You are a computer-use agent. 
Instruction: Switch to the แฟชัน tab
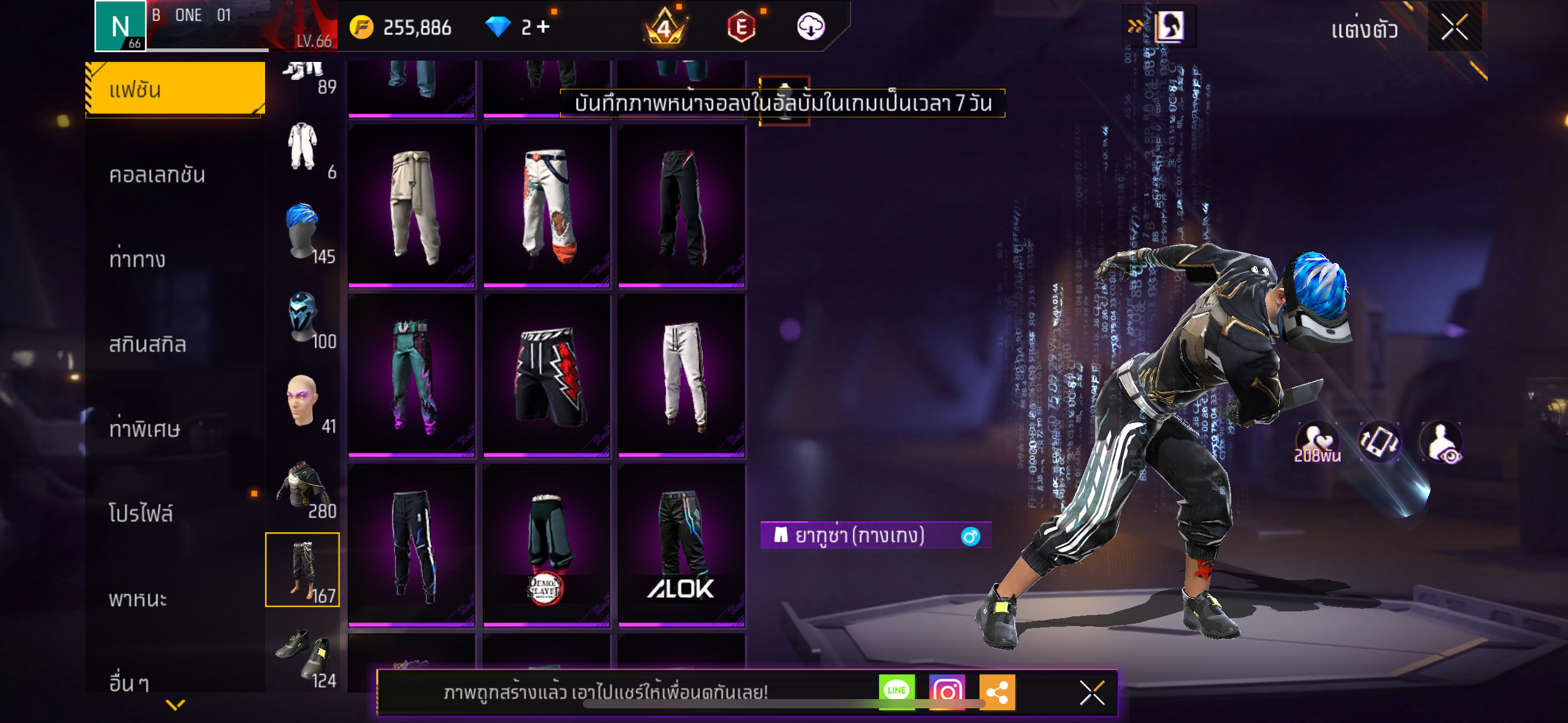point(175,90)
